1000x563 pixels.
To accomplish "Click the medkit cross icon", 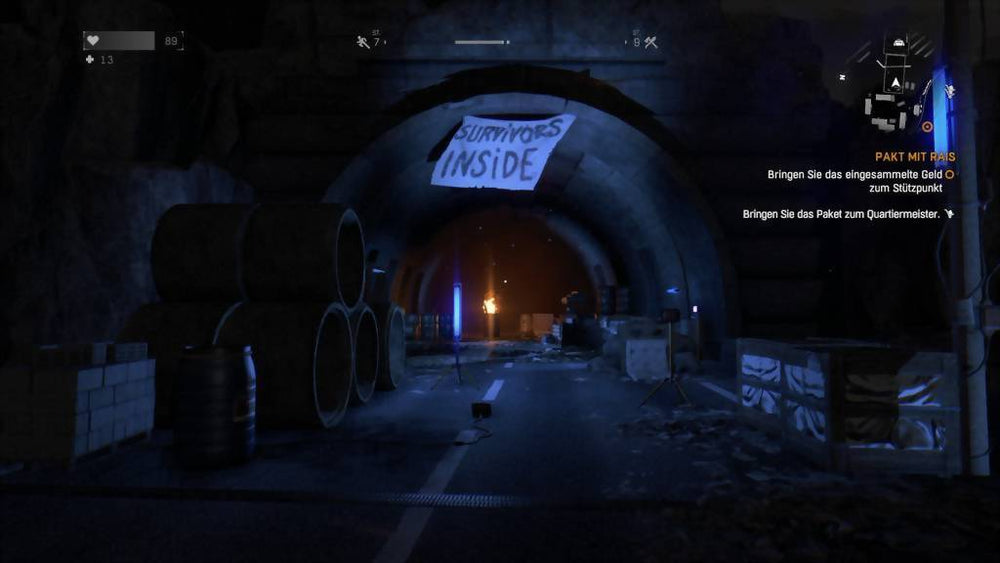I will click(92, 60).
